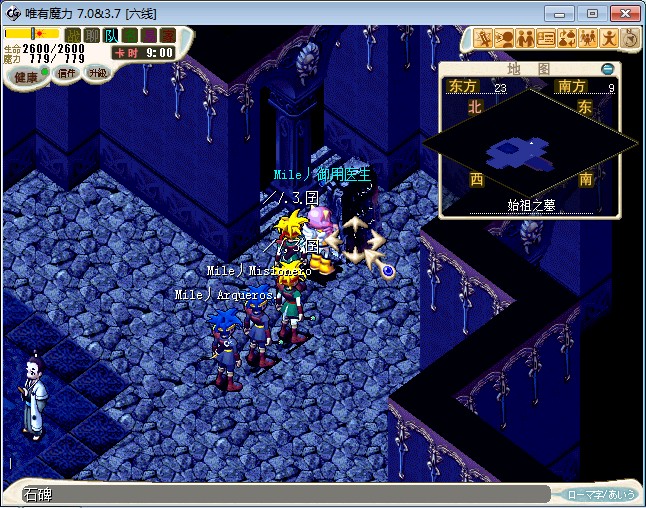Viewport: 646px width, 508px height.
Task: Switch input mode with ローマ字/あいう button
Action: (600, 494)
